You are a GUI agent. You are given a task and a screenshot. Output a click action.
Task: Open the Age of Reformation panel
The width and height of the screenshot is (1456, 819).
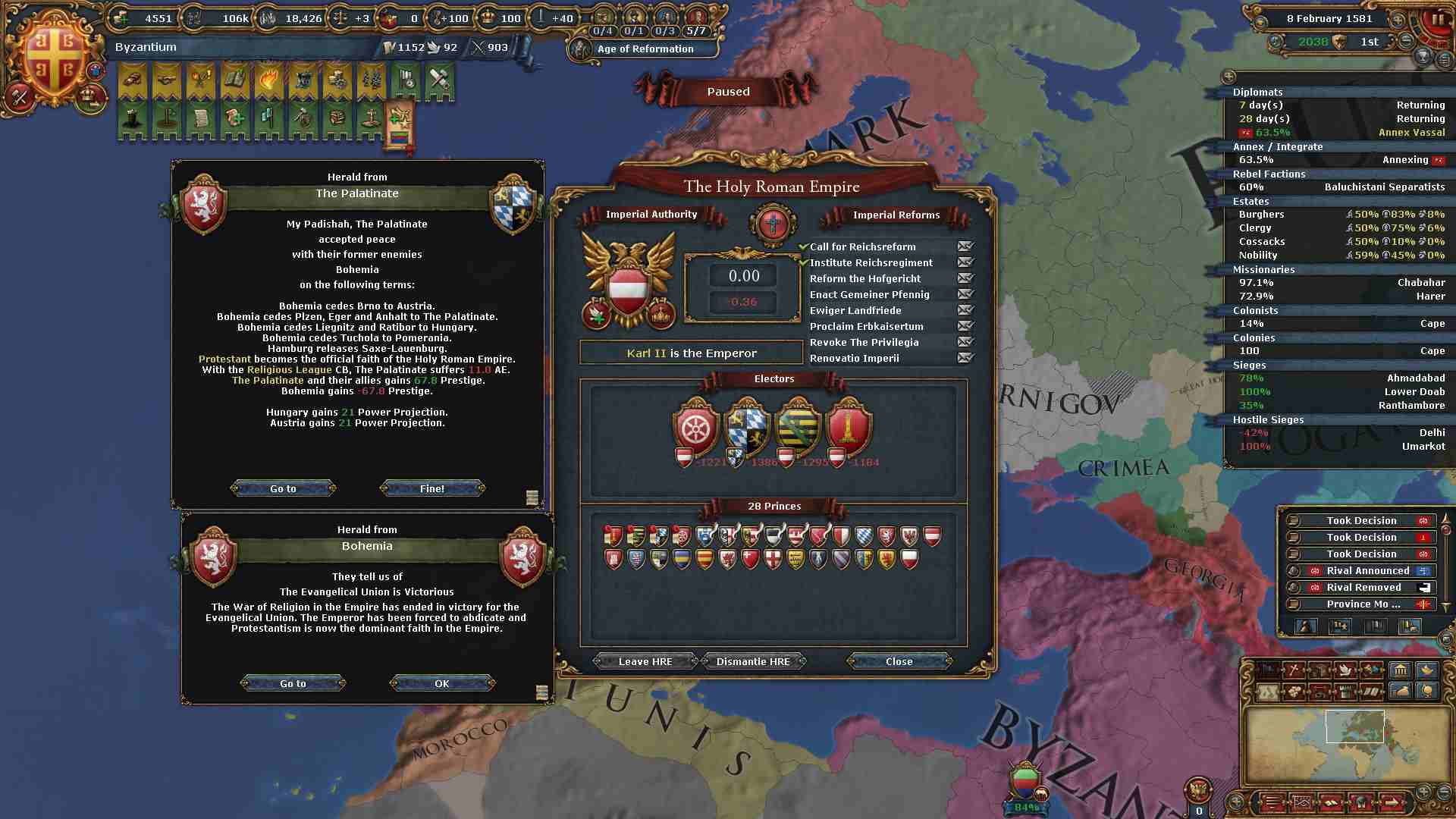pyautogui.click(x=645, y=49)
